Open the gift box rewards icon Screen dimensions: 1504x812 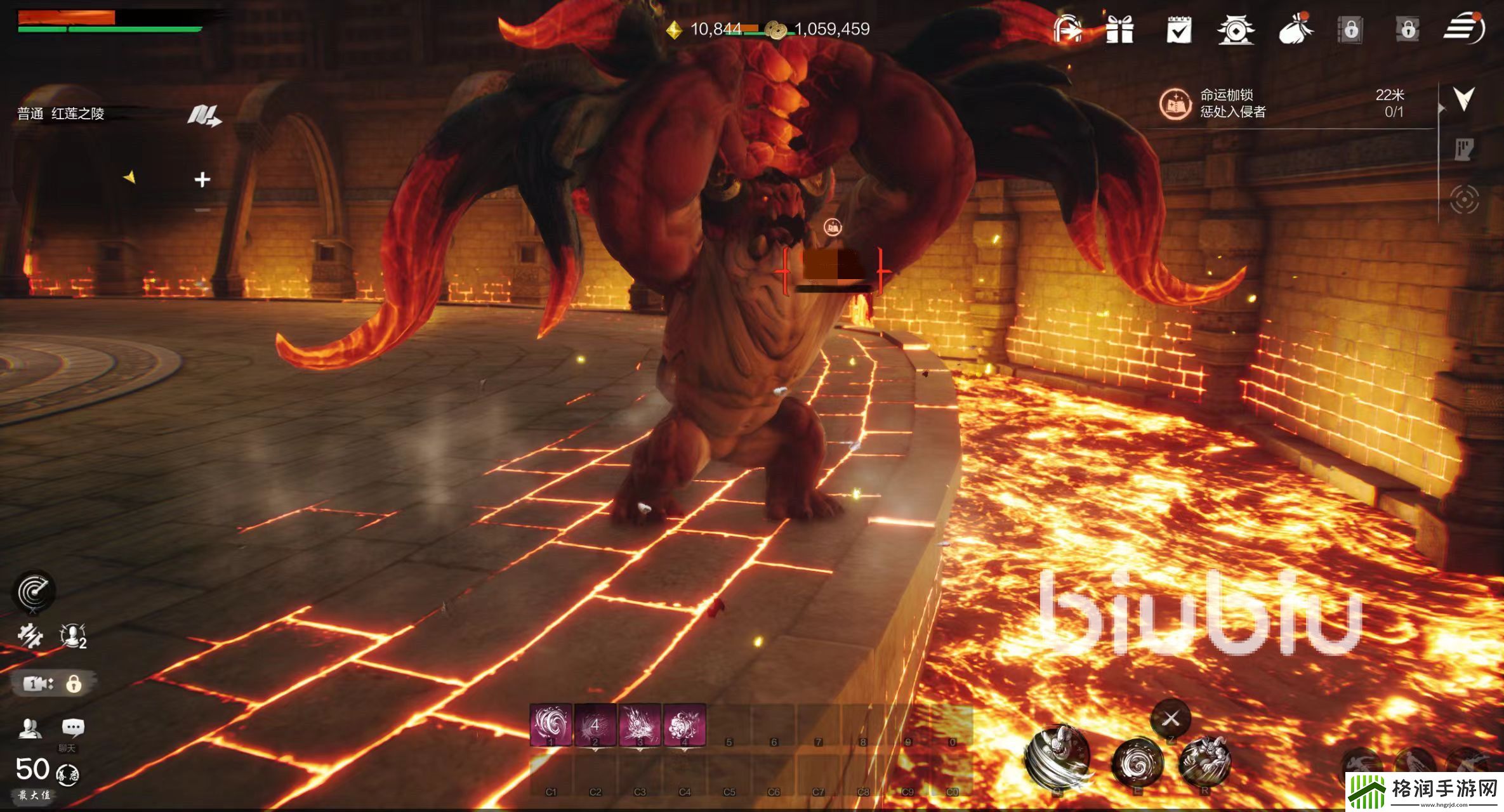point(1119,29)
